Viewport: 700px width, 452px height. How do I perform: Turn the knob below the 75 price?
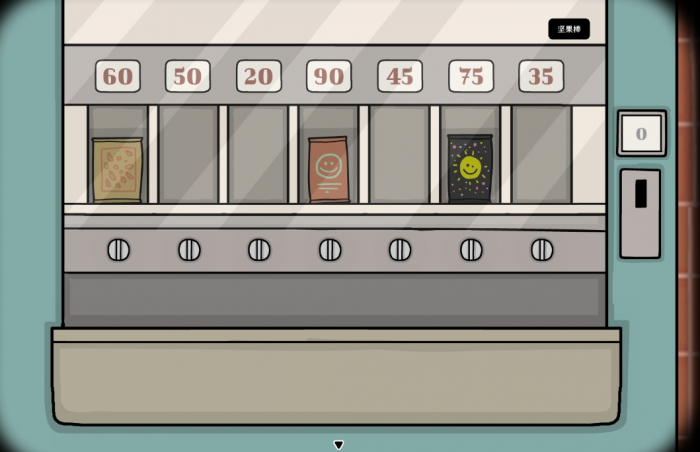[471, 250]
